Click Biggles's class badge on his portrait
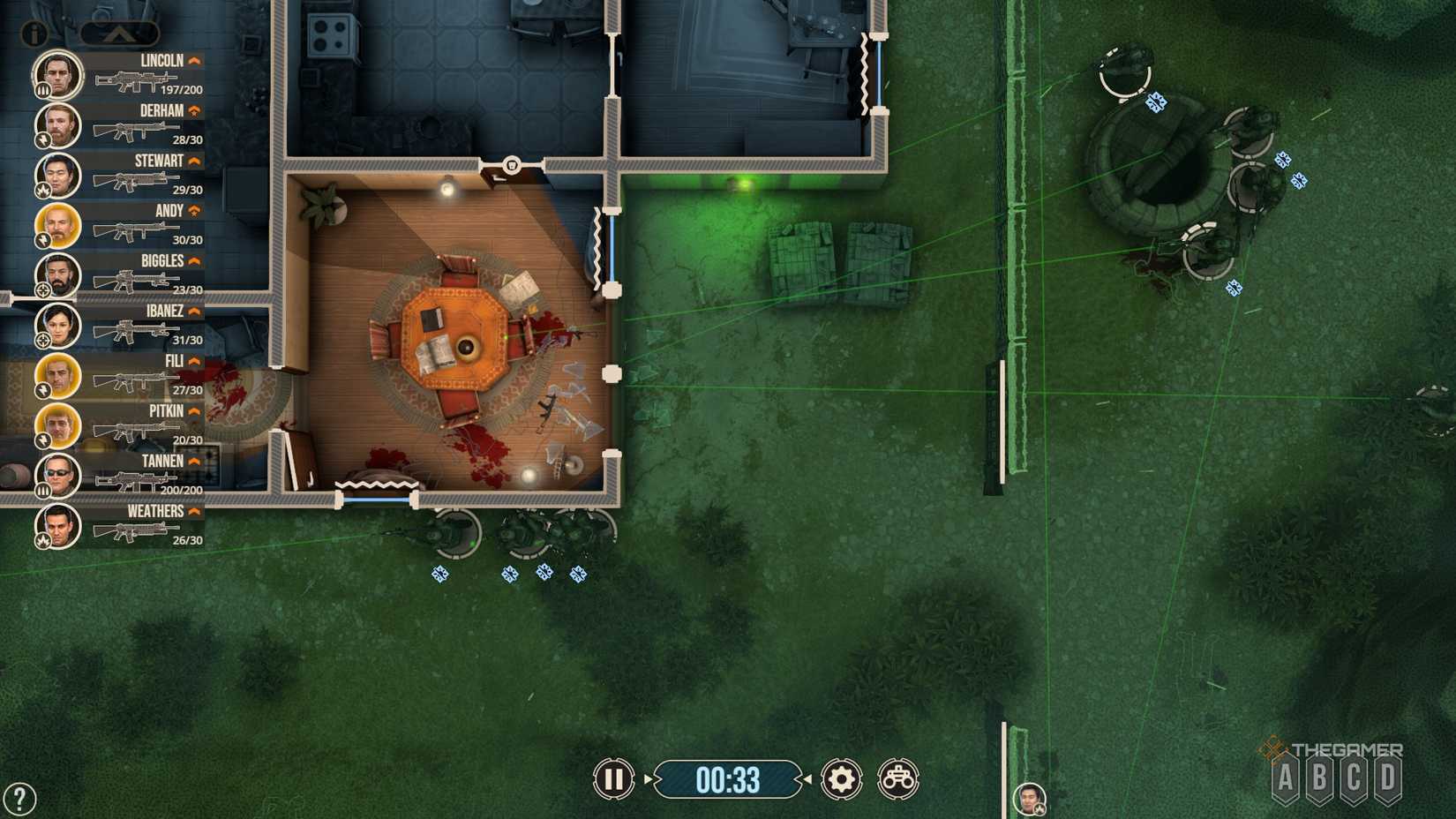1456x819 pixels. [42, 291]
